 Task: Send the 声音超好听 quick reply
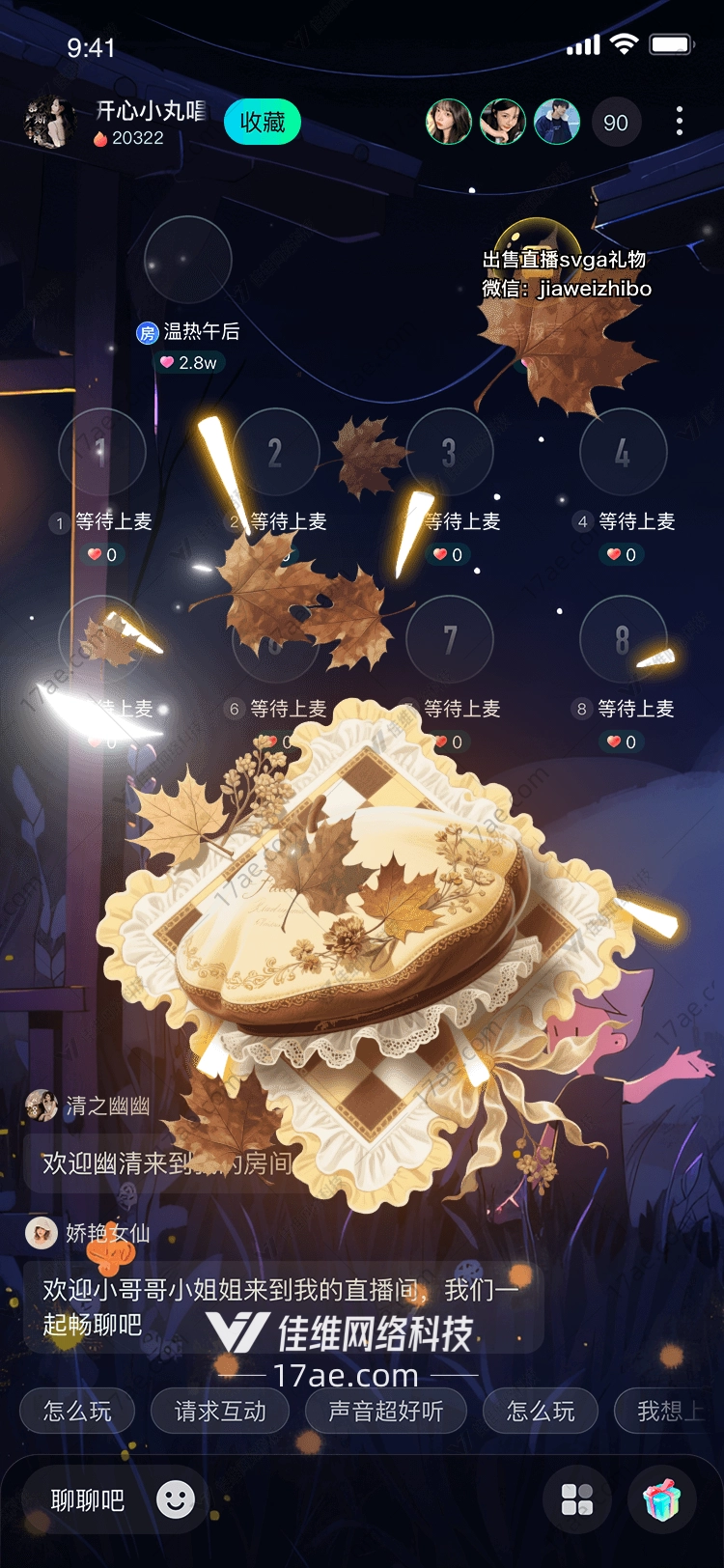pyautogui.click(x=386, y=1412)
